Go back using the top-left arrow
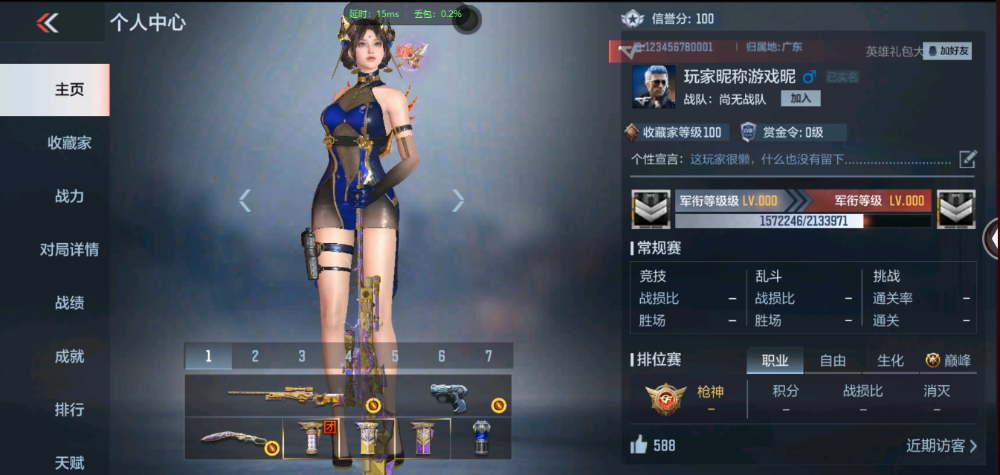The image size is (1000, 475). tap(47, 23)
